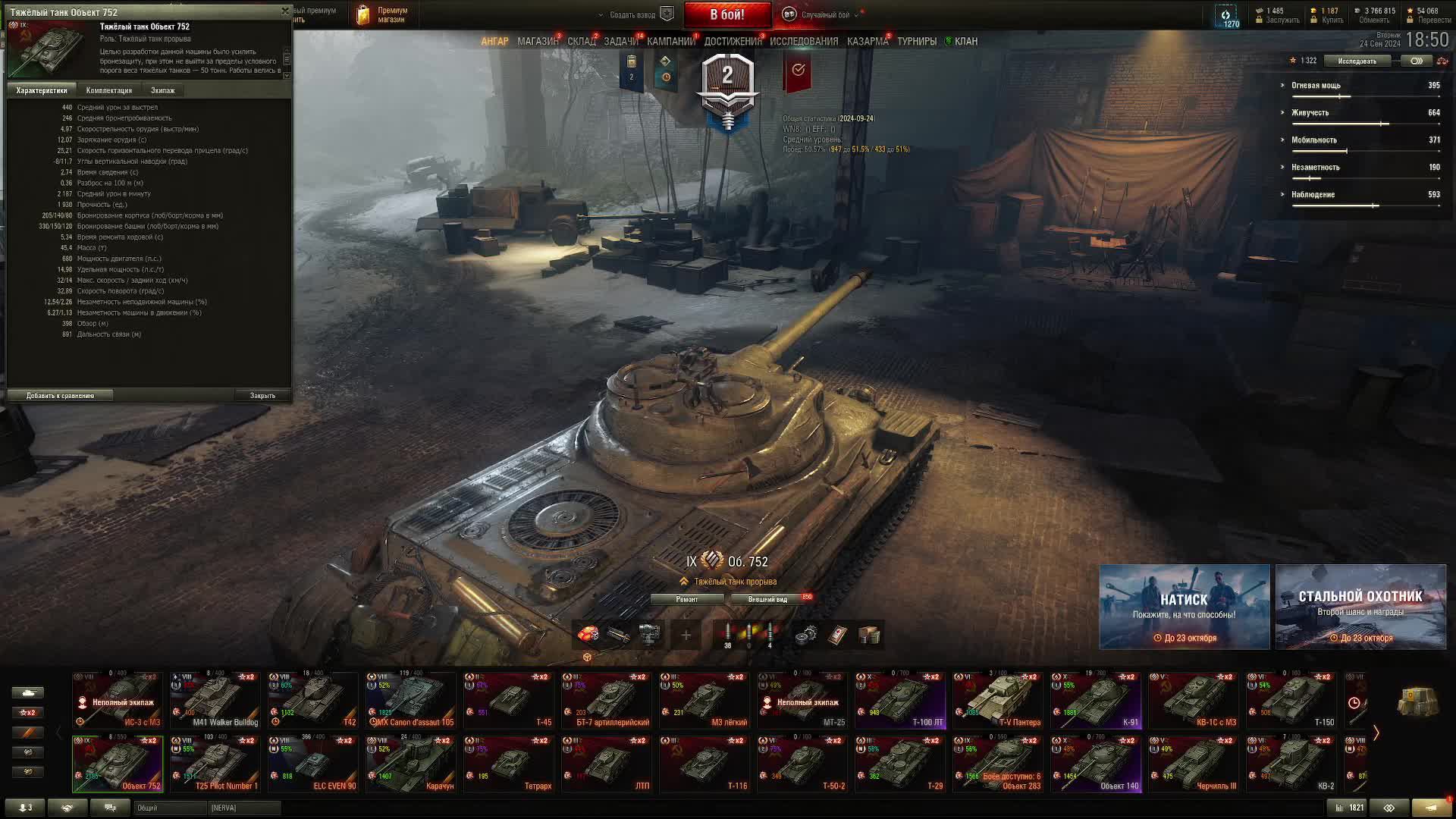Viewport: 1456px width, 819px height.
Task: Close the tank info panel with Закрыть
Action: coord(262,395)
